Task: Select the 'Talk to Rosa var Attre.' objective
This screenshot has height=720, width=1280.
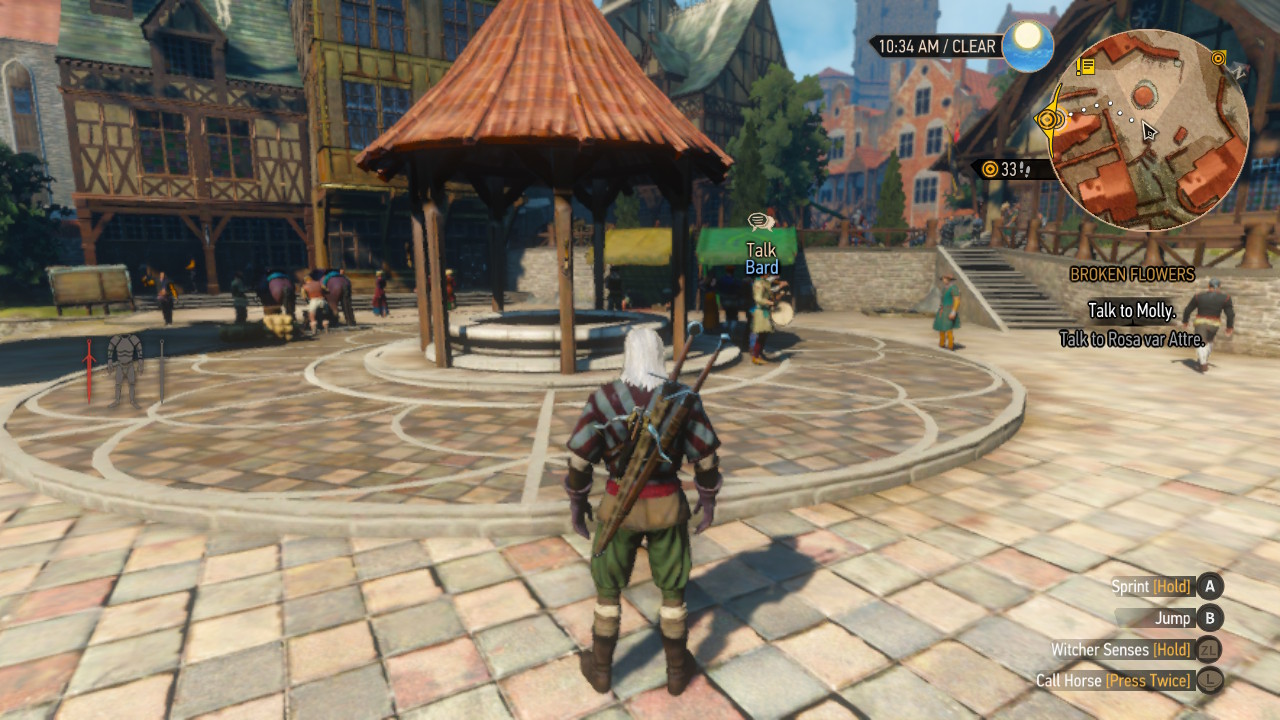Action: [x=1131, y=340]
